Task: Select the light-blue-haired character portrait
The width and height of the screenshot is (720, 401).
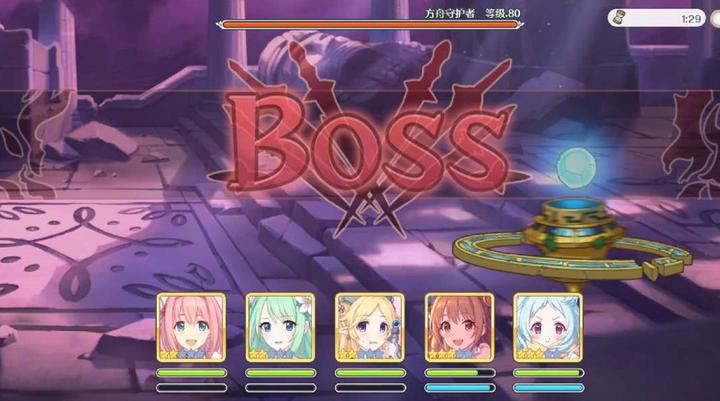Action: tap(547, 327)
